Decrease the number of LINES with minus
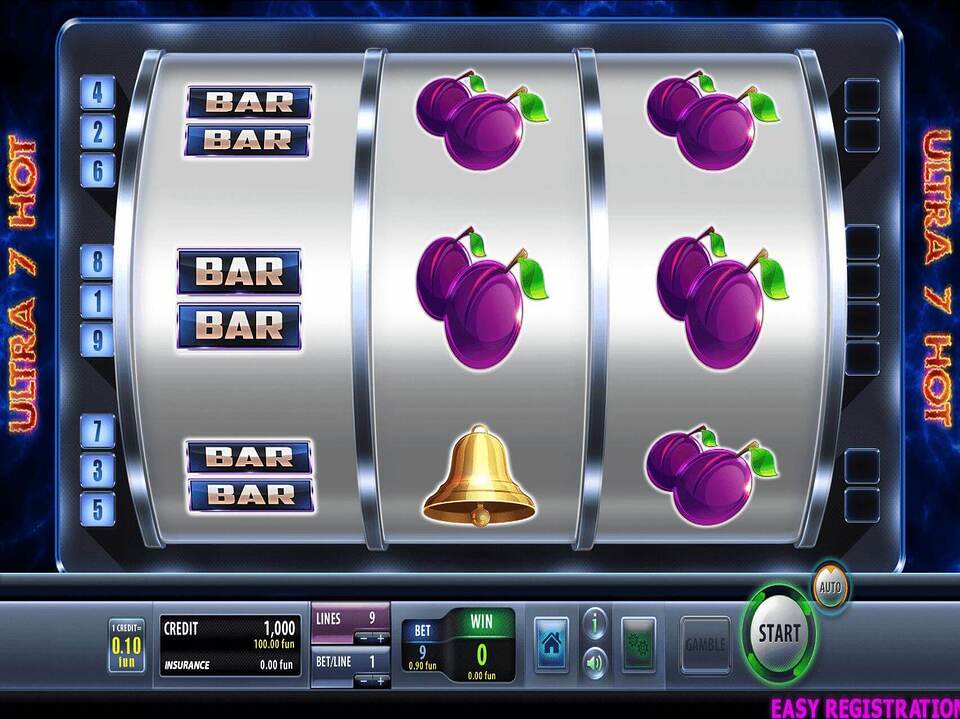960x719 pixels. coord(363,637)
